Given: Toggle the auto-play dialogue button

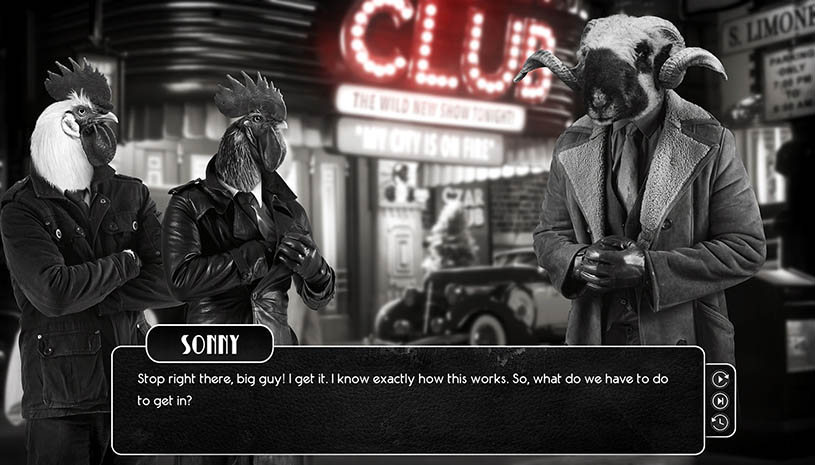Looking at the screenshot, I should coord(720,378).
